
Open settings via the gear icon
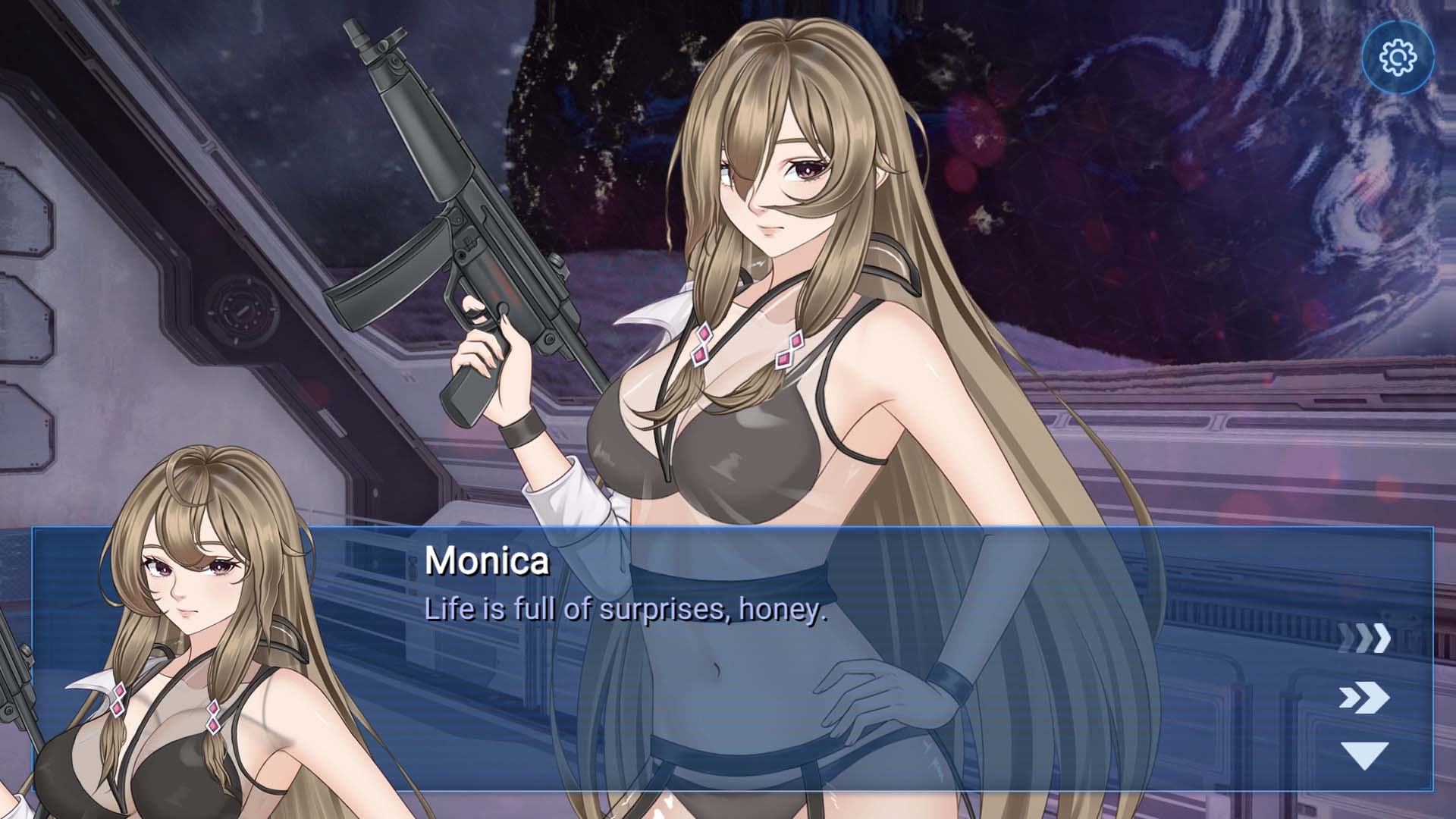(x=1398, y=58)
